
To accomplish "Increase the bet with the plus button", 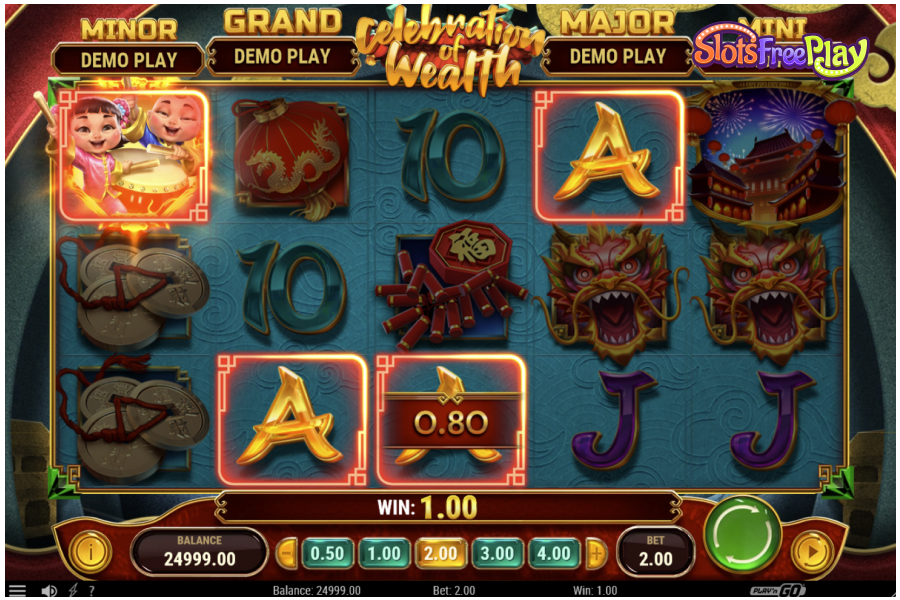I will (596, 553).
